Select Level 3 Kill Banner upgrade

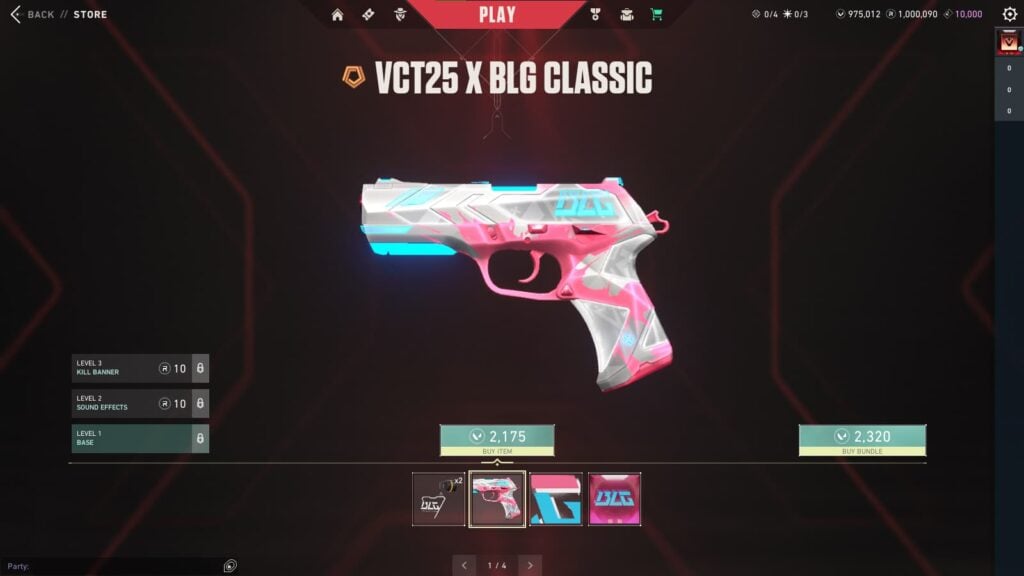(x=139, y=368)
